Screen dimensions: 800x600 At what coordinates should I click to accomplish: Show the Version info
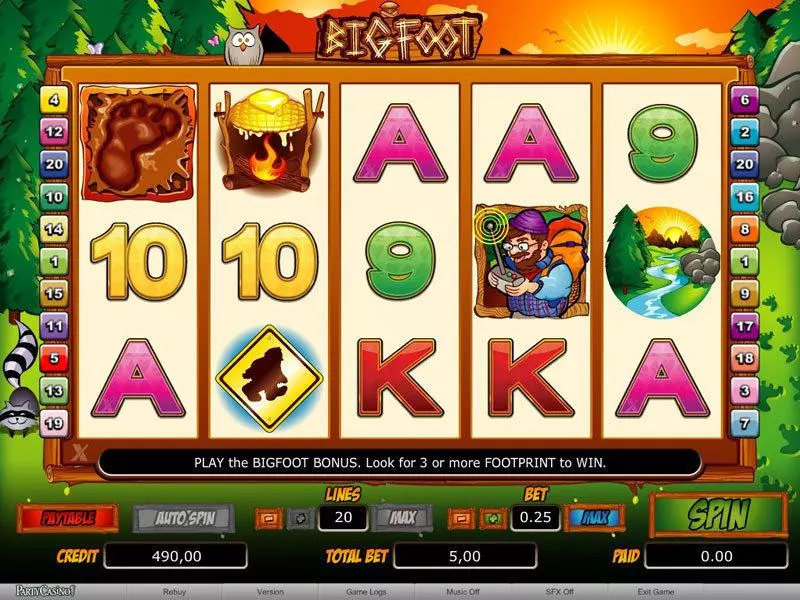[x=270, y=592]
